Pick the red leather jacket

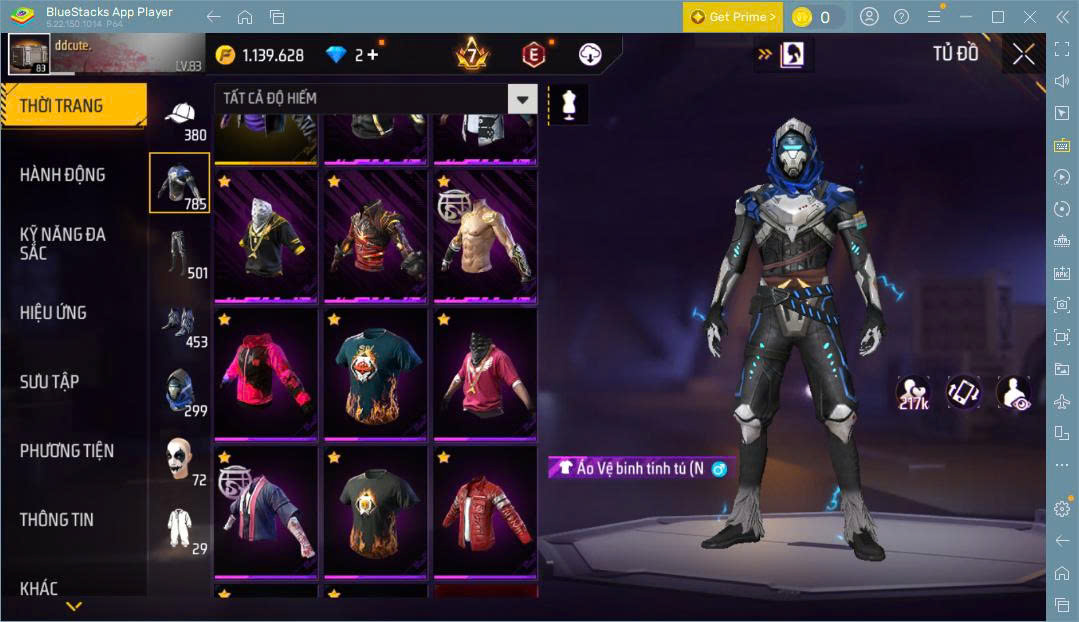point(484,514)
